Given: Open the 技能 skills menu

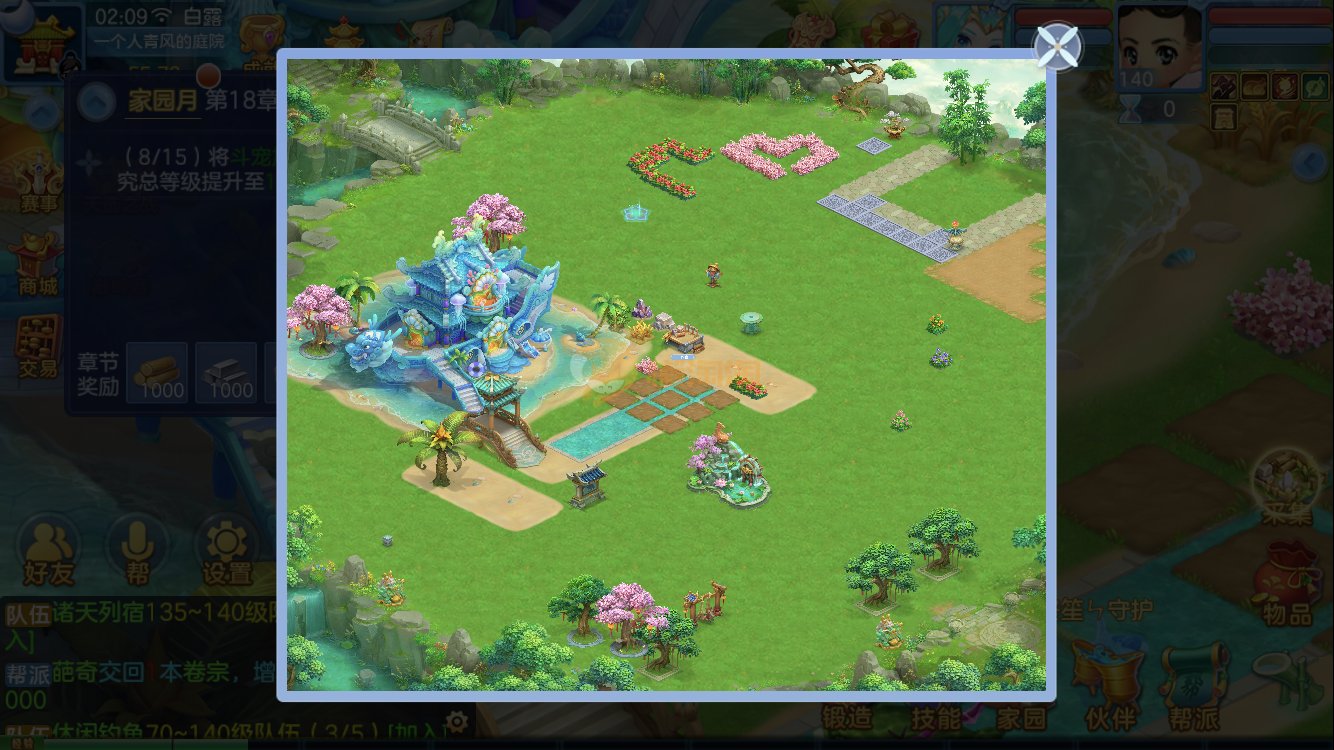Looking at the screenshot, I should coord(936,716).
